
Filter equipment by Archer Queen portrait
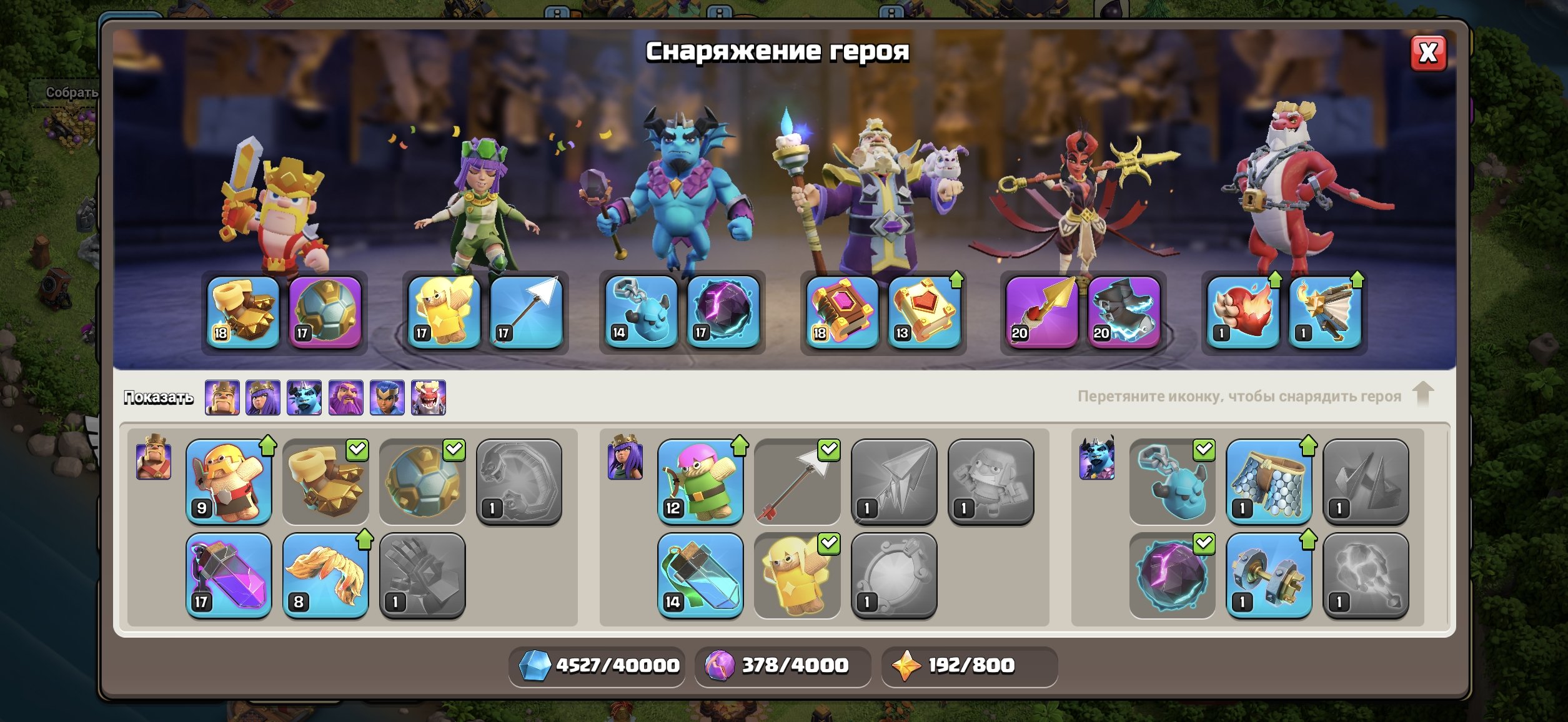point(263,397)
